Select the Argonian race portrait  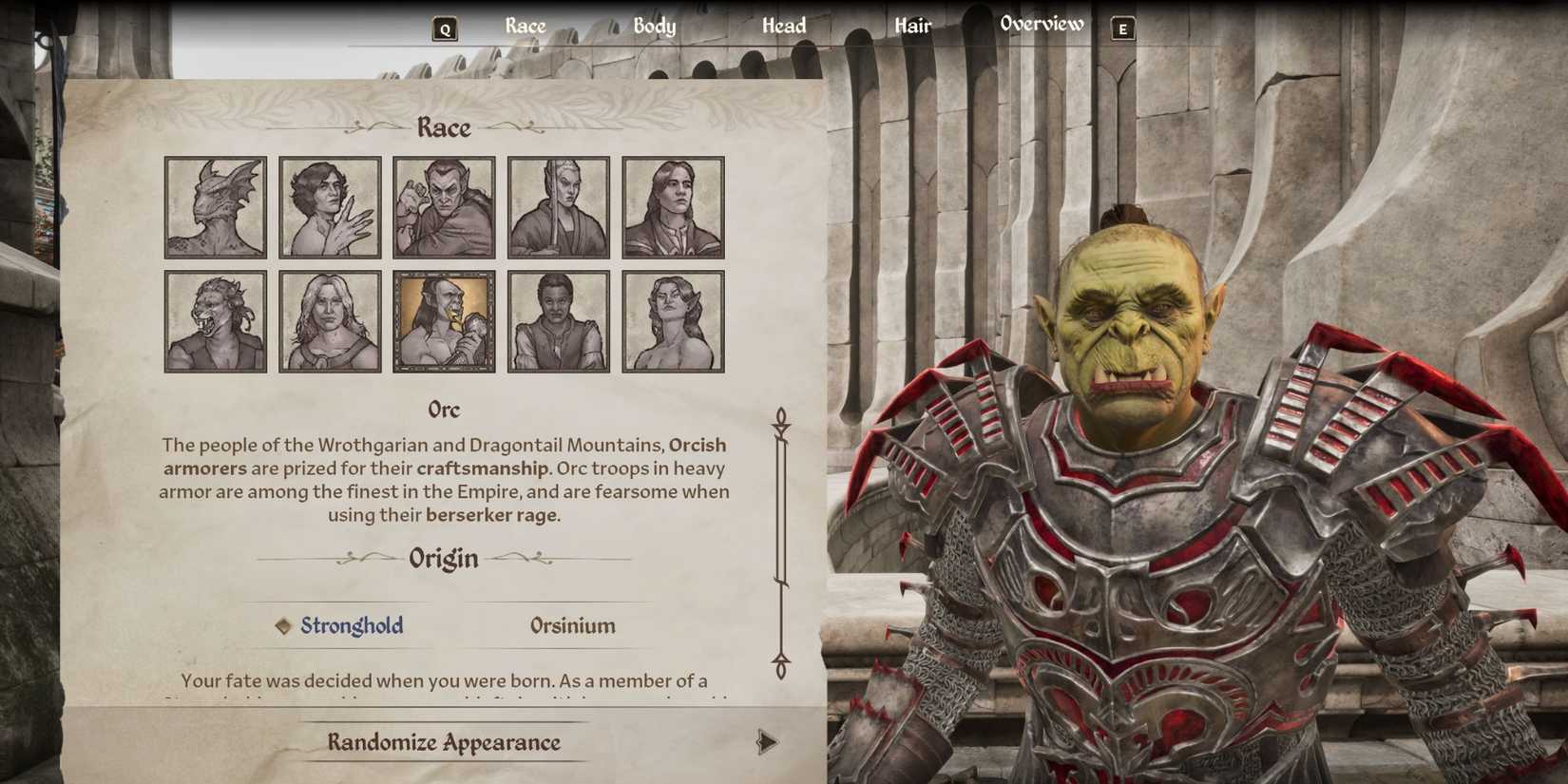pyautogui.click(x=215, y=205)
